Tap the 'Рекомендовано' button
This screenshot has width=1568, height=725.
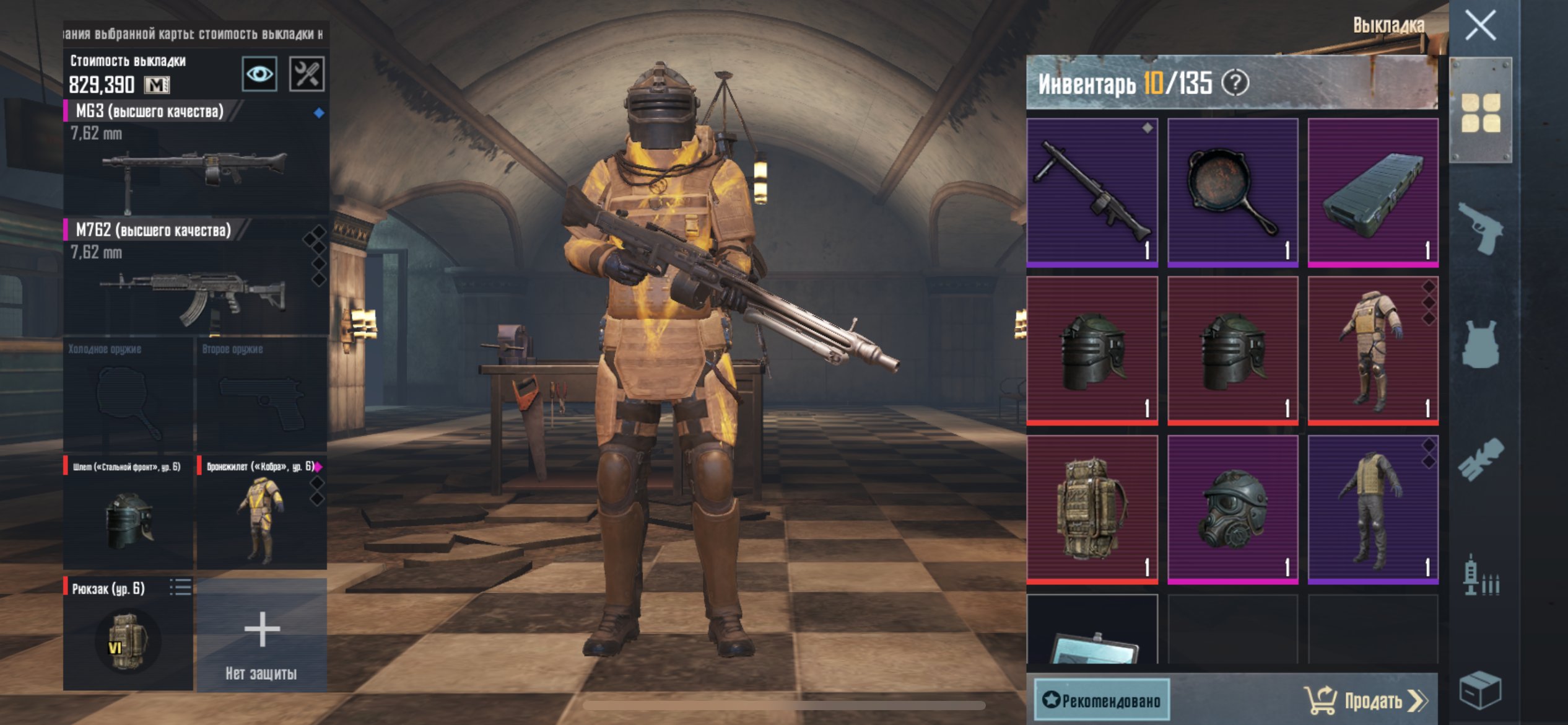click(x=1102, y=700)
